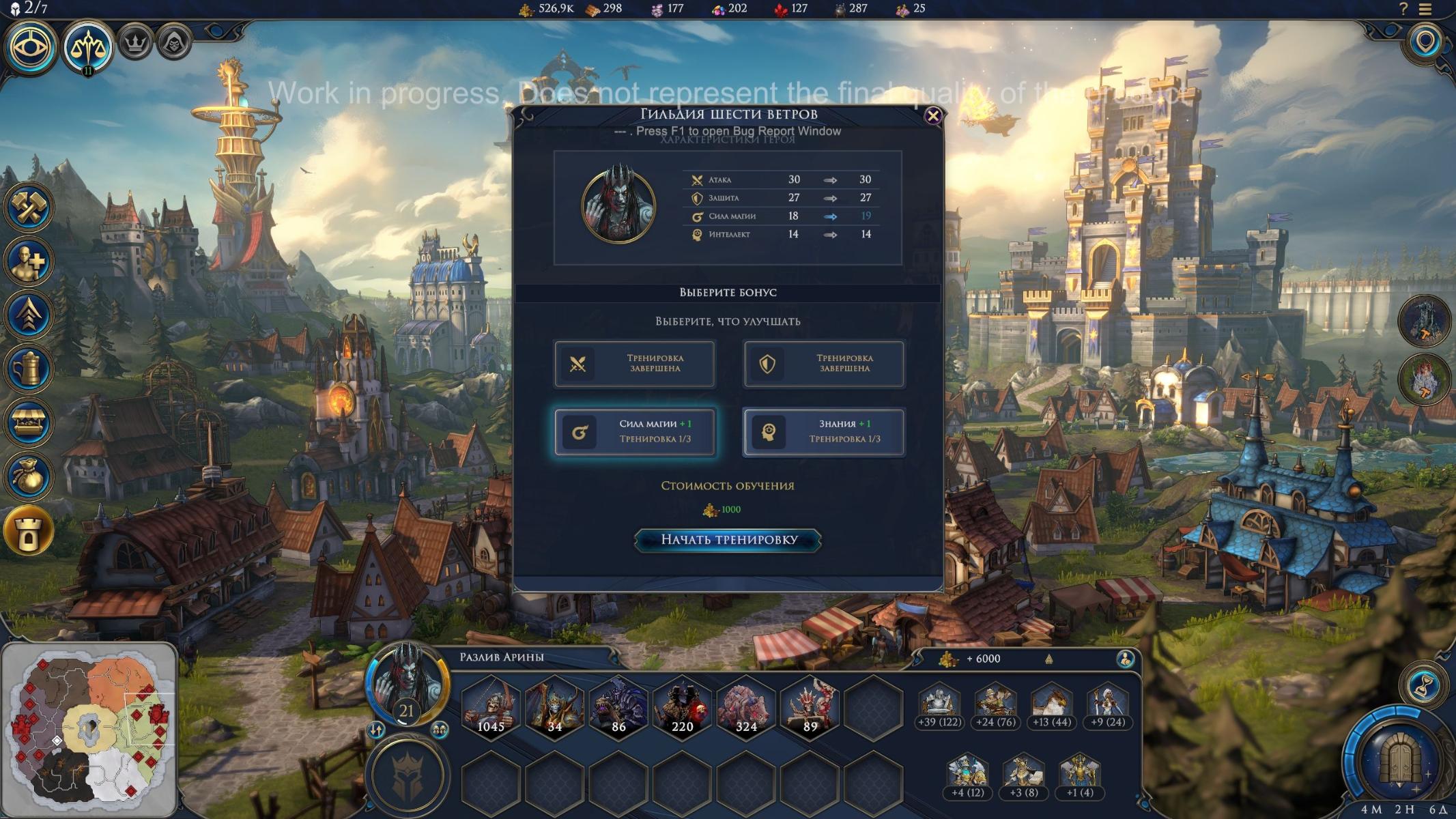Open the hamburger main menu

tap(1425, 10)
